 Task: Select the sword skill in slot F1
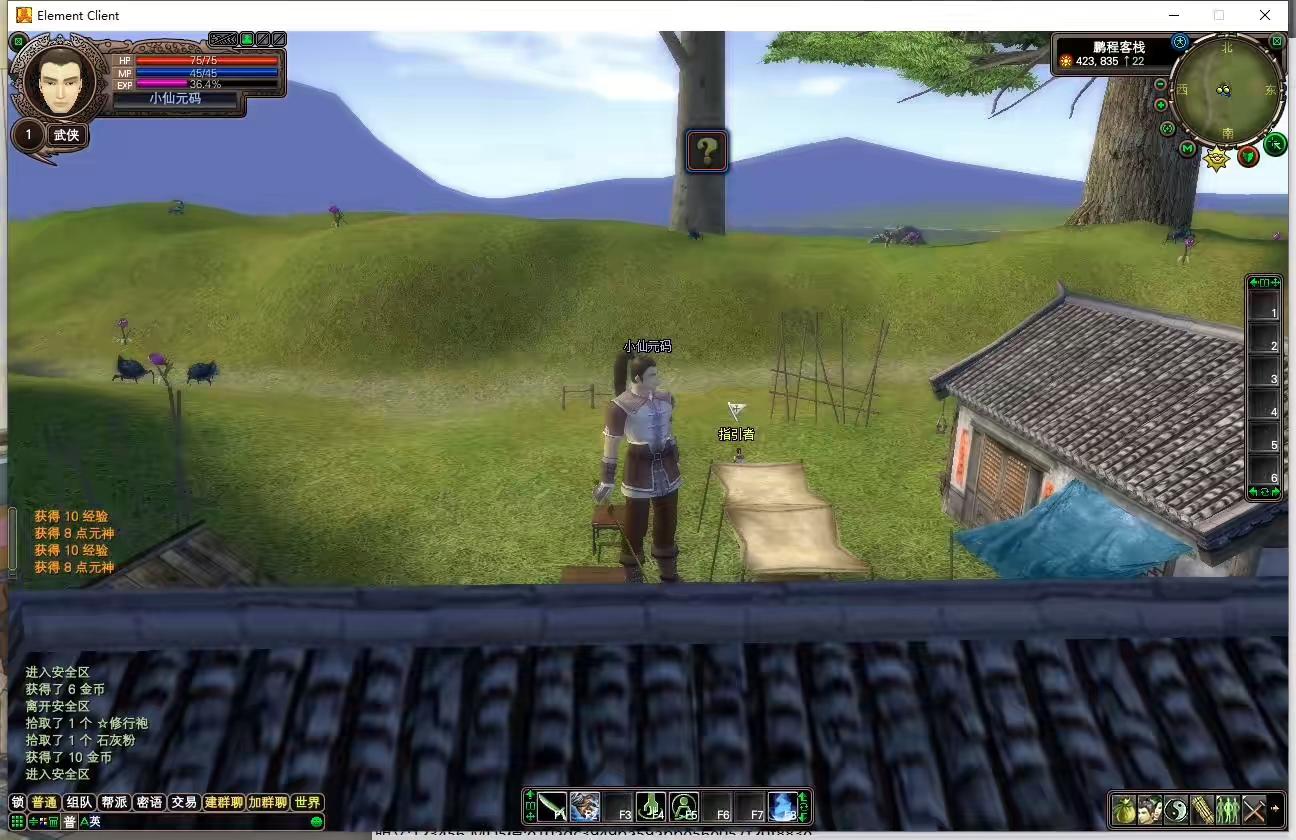pyautogui.click(x=552, y=807)
